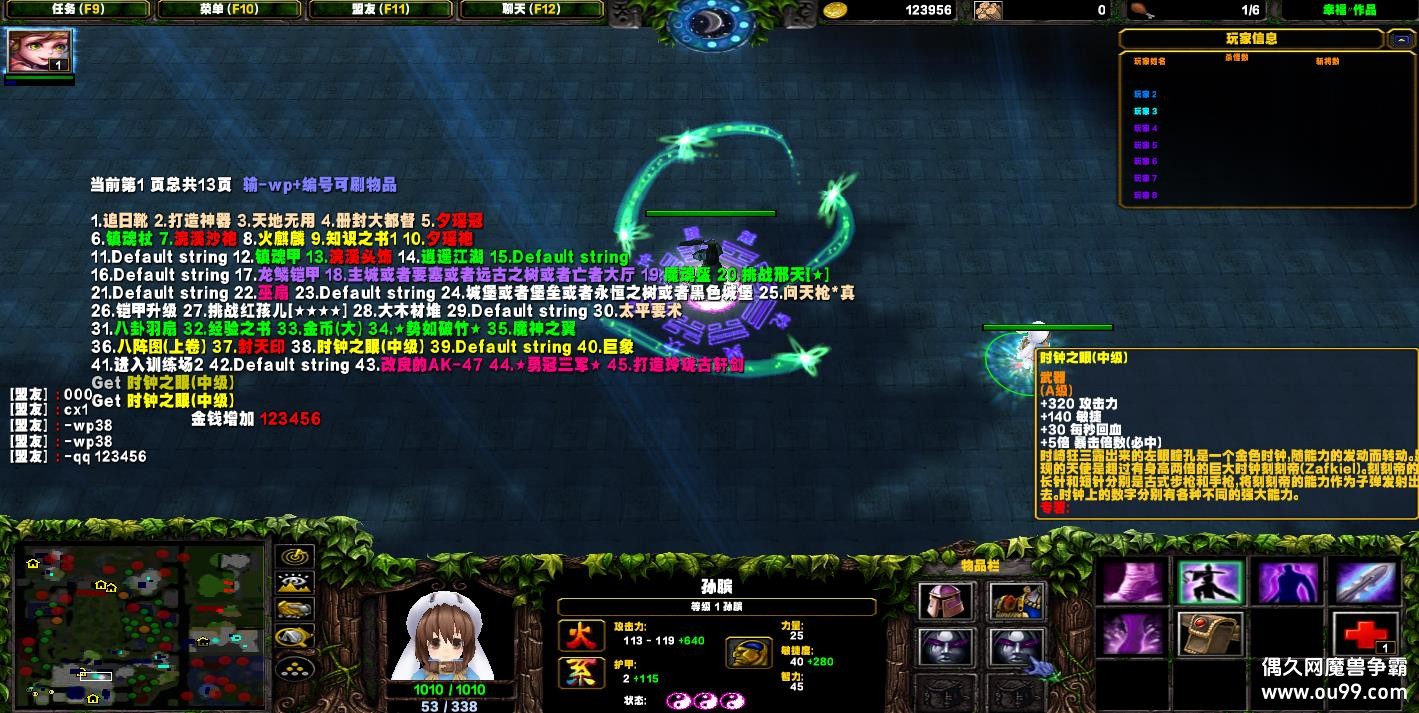Open the 盟友 (Allies) panel
Viewport: 1419px width, 713px height.
(381, 10)
